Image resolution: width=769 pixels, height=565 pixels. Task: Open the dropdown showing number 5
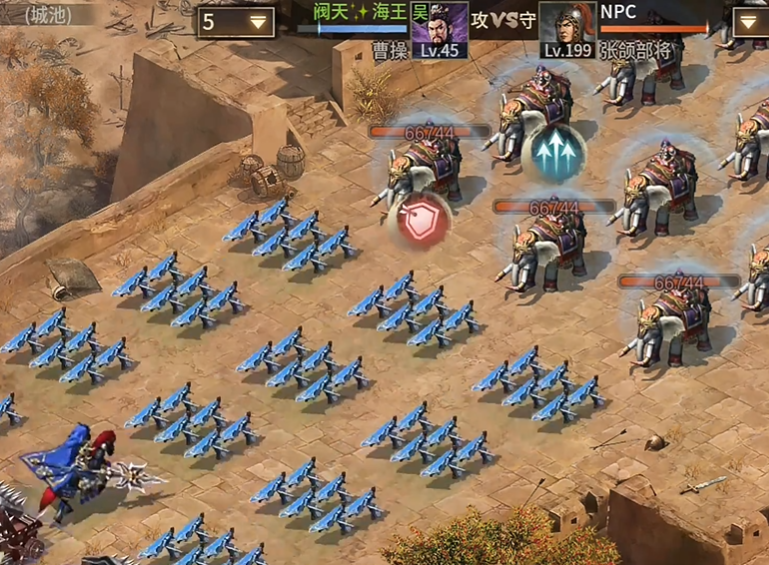click(x=236, y=21)
